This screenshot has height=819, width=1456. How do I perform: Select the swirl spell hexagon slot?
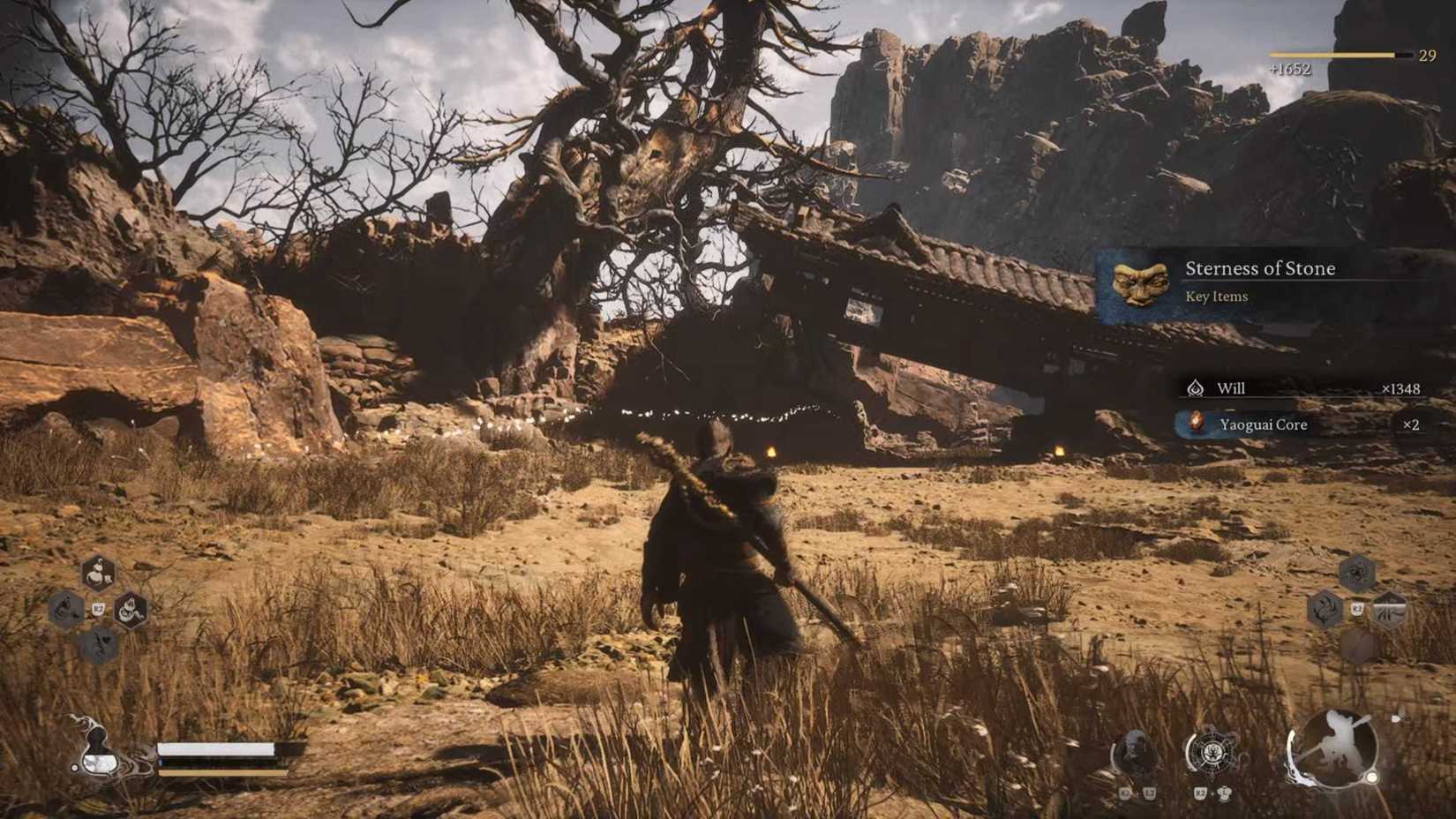tap(1356, 574)
